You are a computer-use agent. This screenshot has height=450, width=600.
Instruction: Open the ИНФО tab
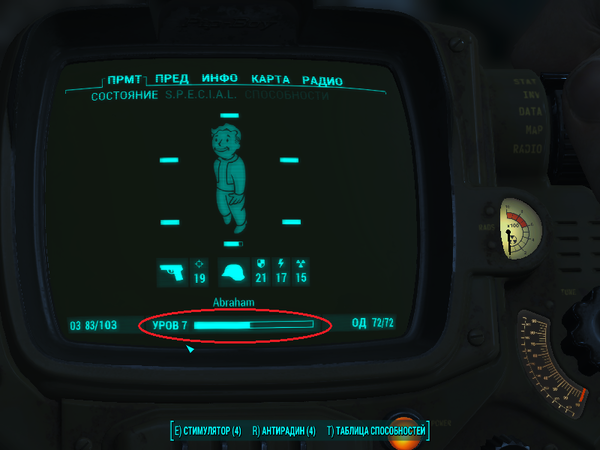[x=219, y=80]
